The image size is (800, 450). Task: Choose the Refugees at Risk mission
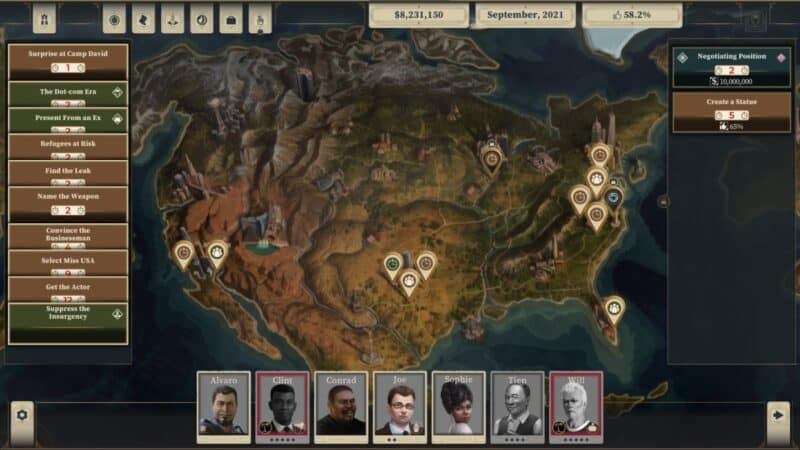68,146
